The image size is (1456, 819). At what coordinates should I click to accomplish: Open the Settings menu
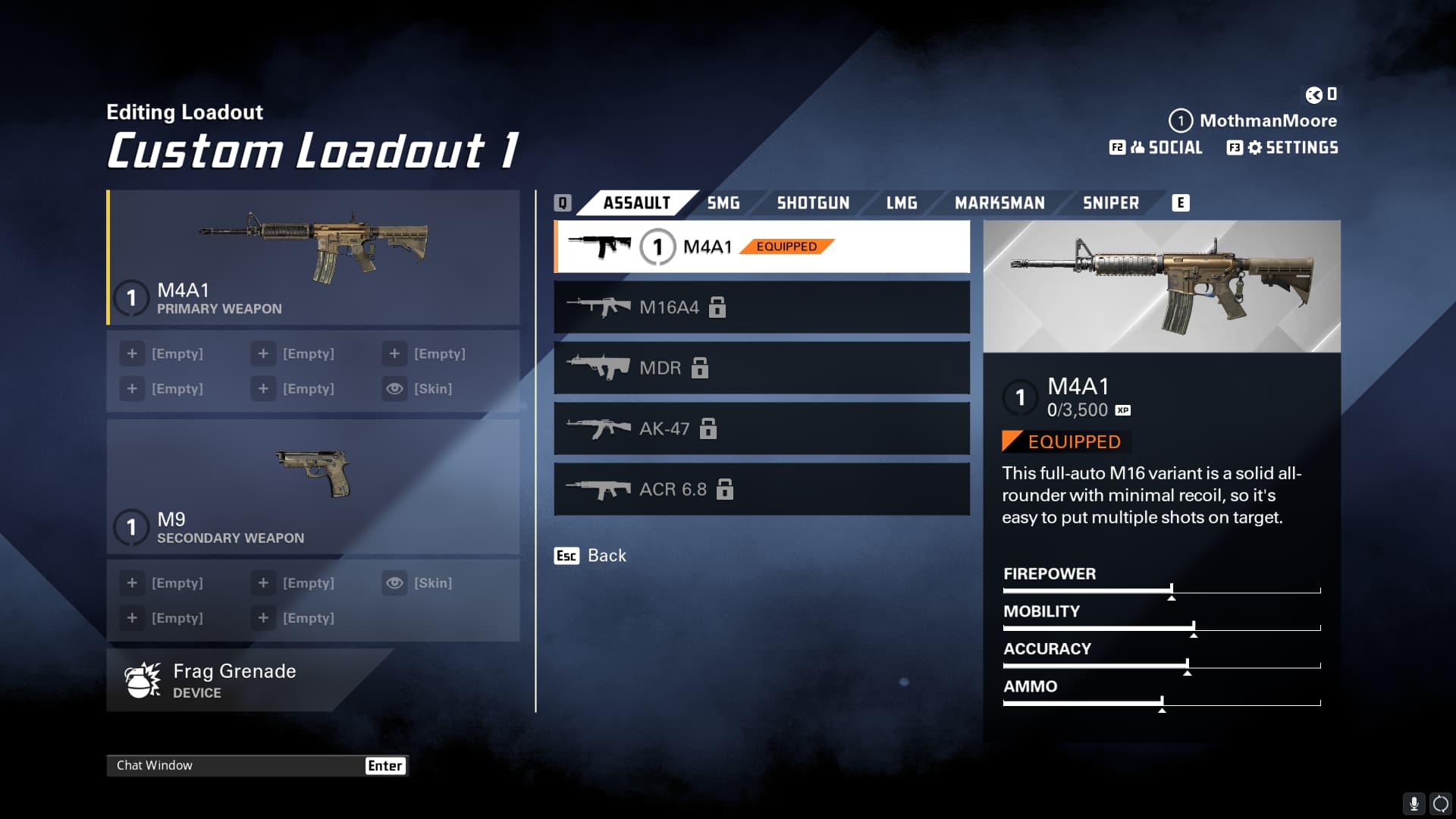(x=1283, y=148)
